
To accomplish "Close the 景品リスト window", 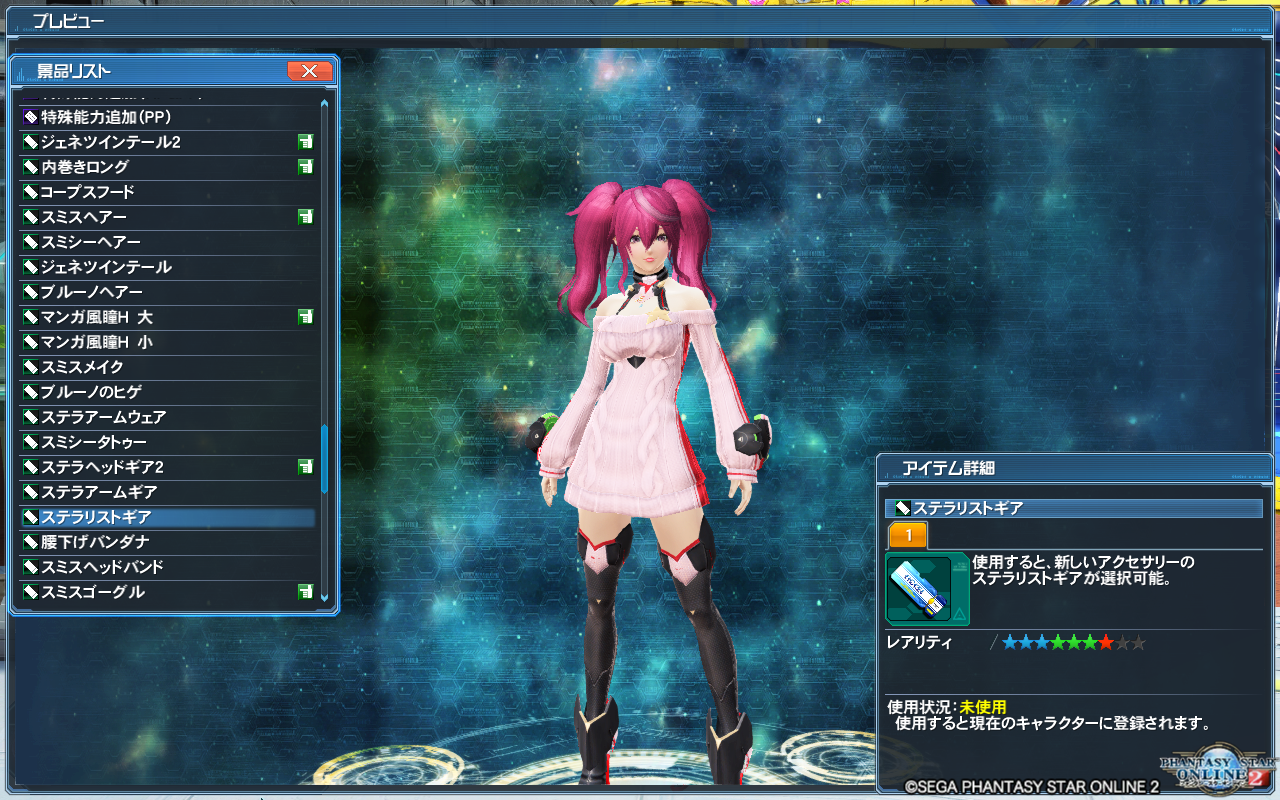I will [x=311, y=71].
